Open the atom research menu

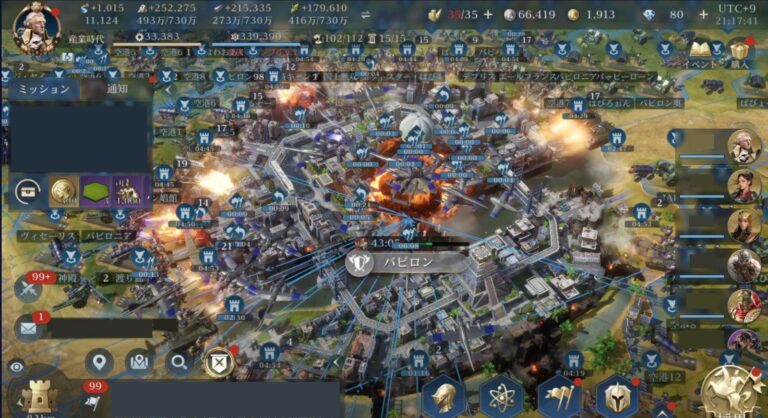click(x=502, y=396)
